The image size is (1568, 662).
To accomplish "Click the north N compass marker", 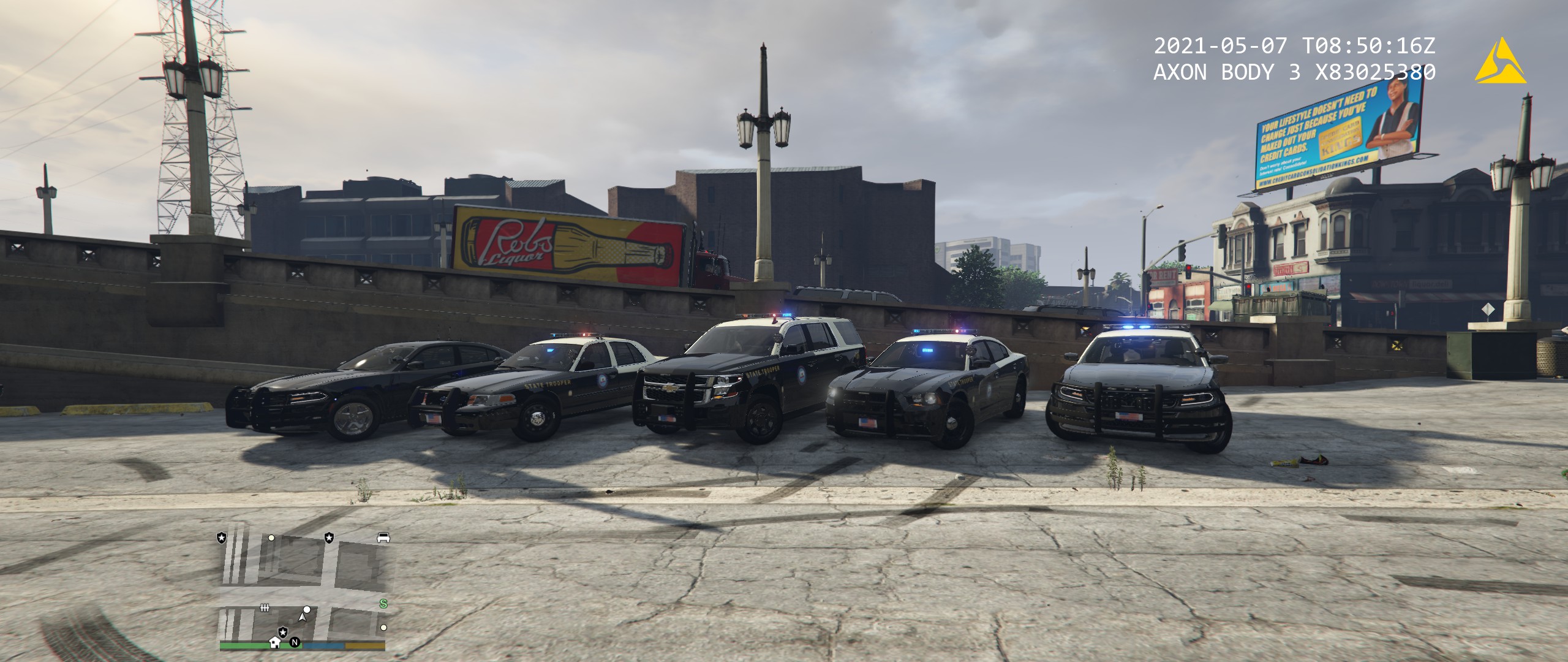I will 295,642.
